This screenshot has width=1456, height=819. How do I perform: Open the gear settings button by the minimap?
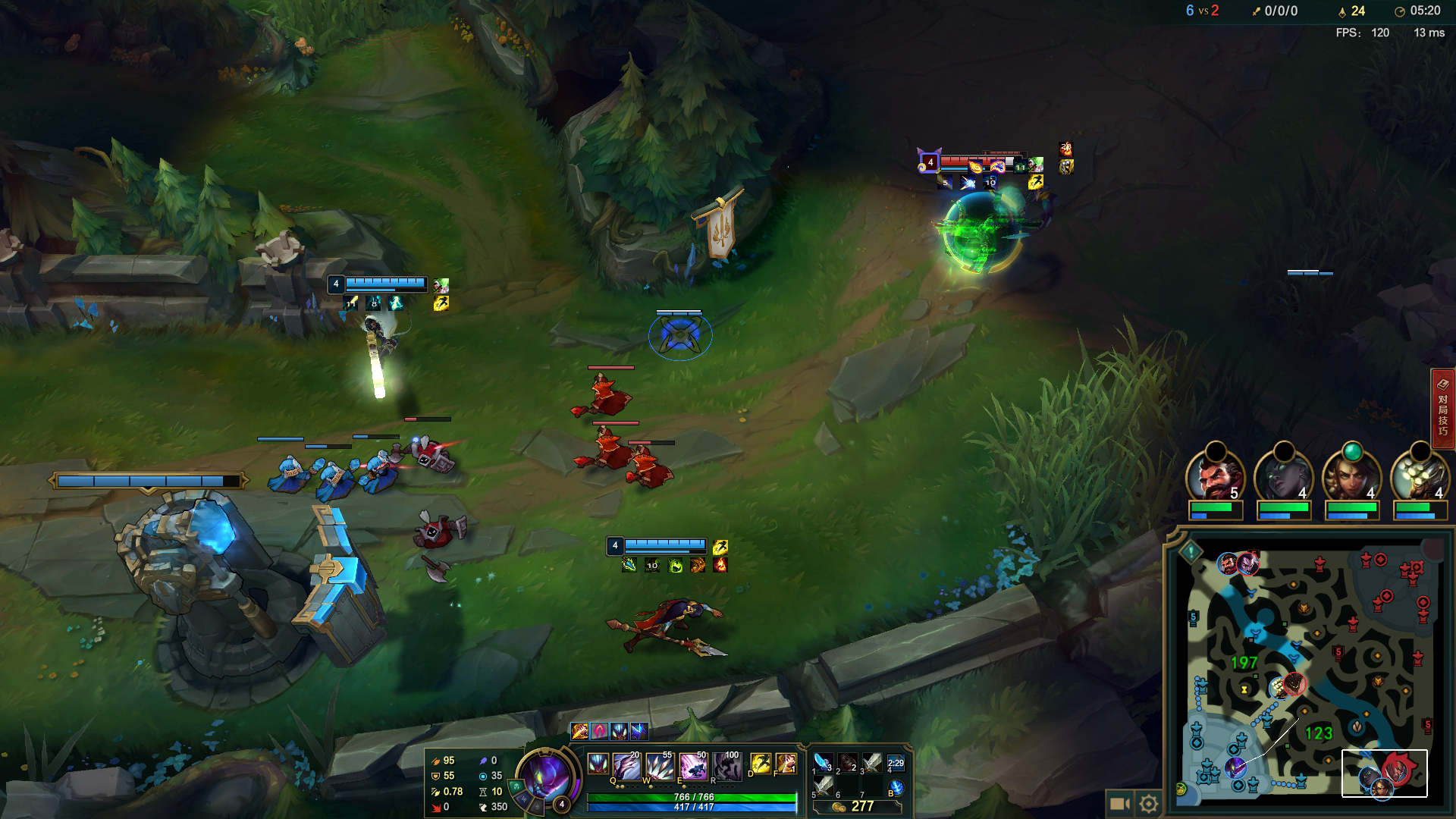(1149, 803)
